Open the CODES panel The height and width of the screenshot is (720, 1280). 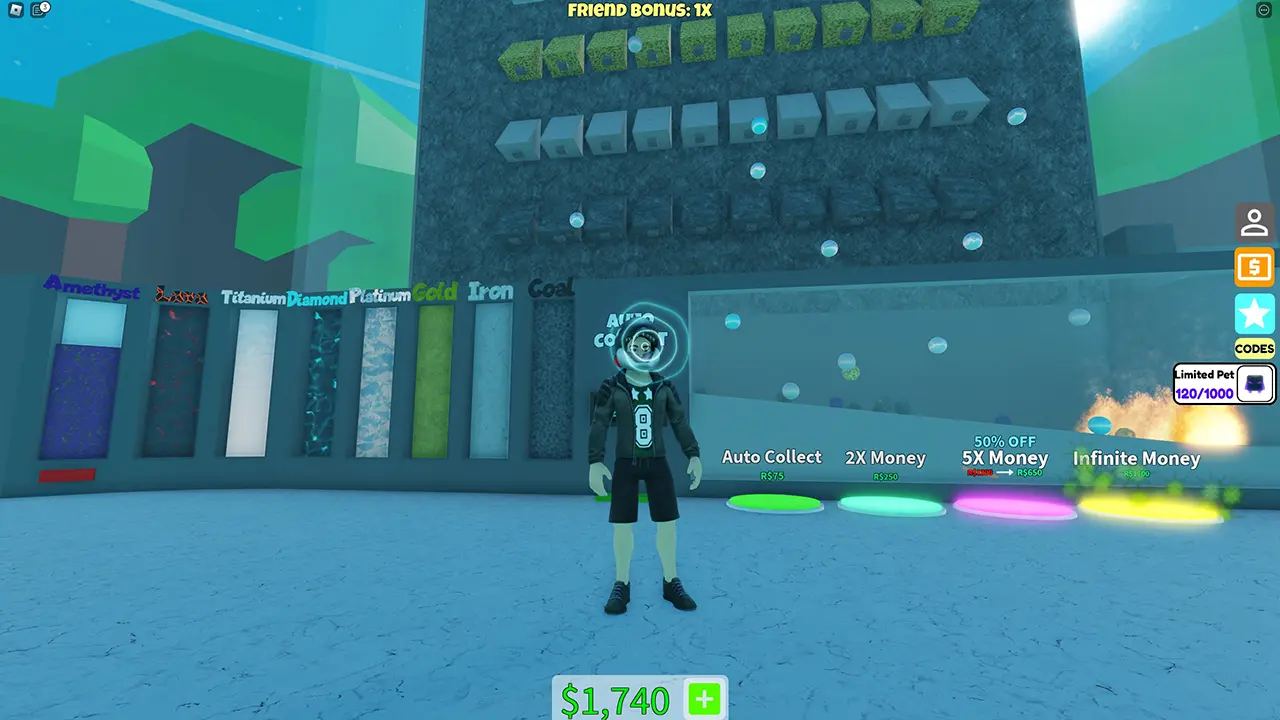1254,348
